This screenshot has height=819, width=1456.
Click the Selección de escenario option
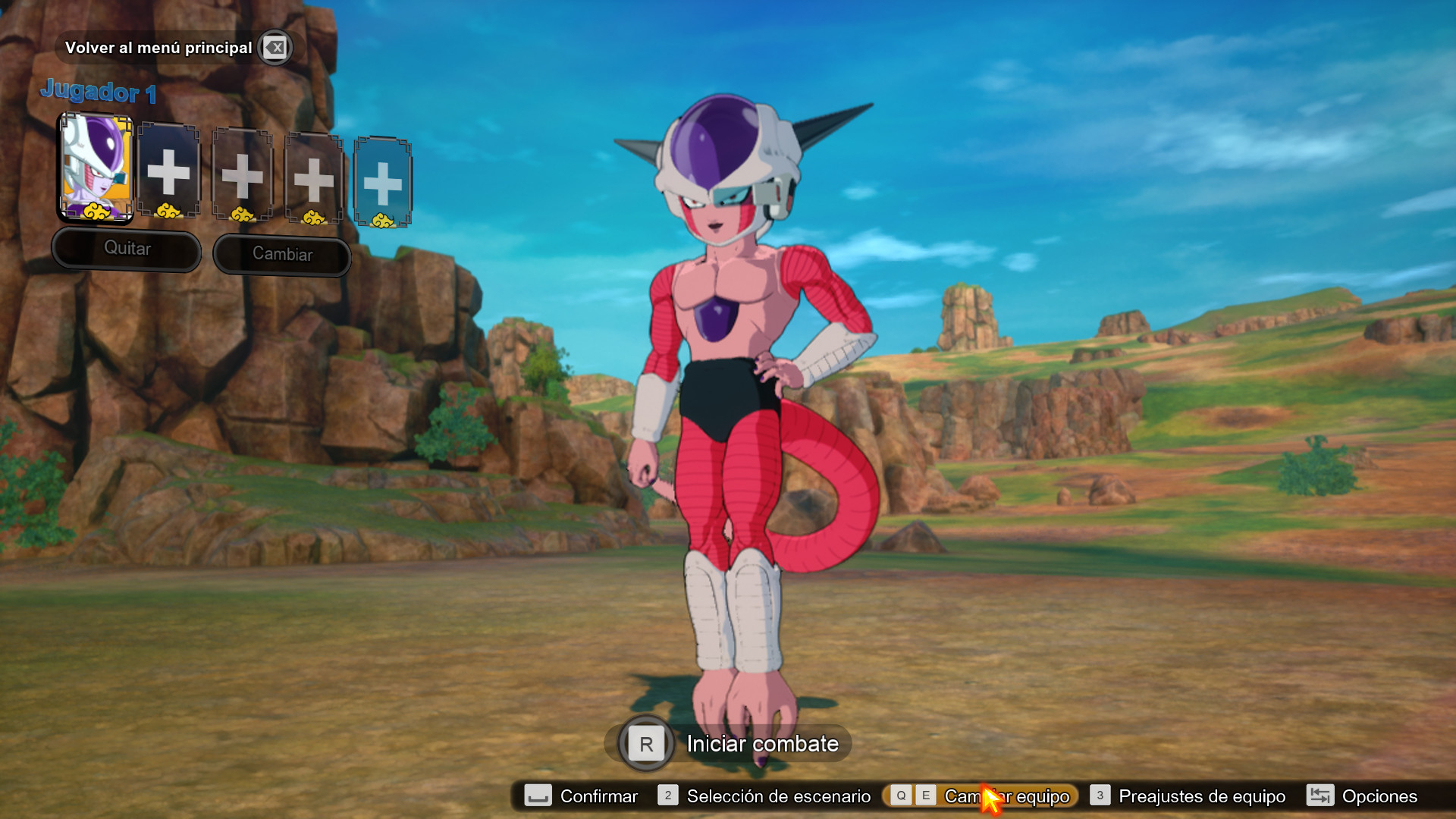click(x=777, y=796)
